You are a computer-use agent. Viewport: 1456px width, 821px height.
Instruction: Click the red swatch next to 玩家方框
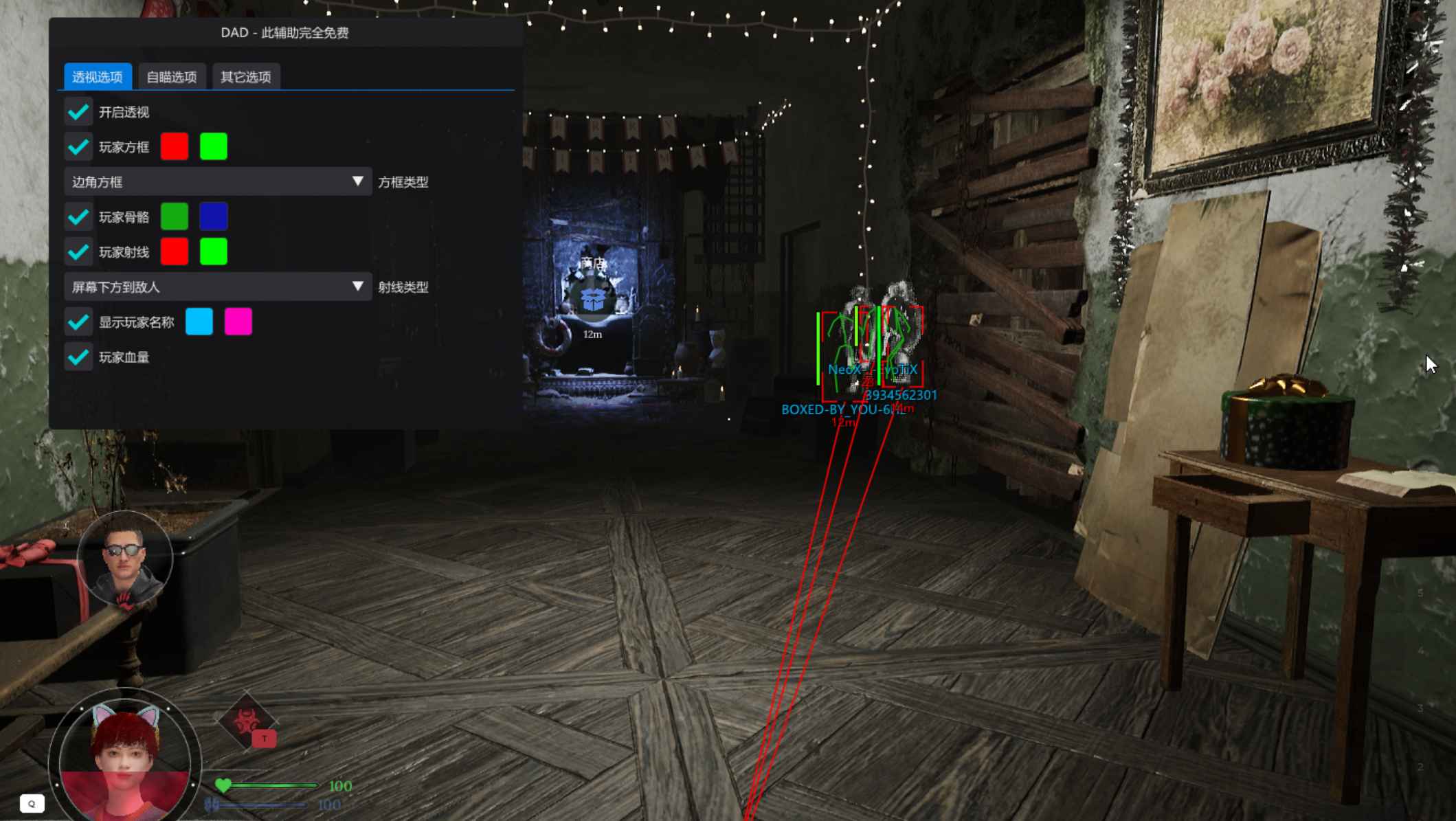tap(175, 147)
